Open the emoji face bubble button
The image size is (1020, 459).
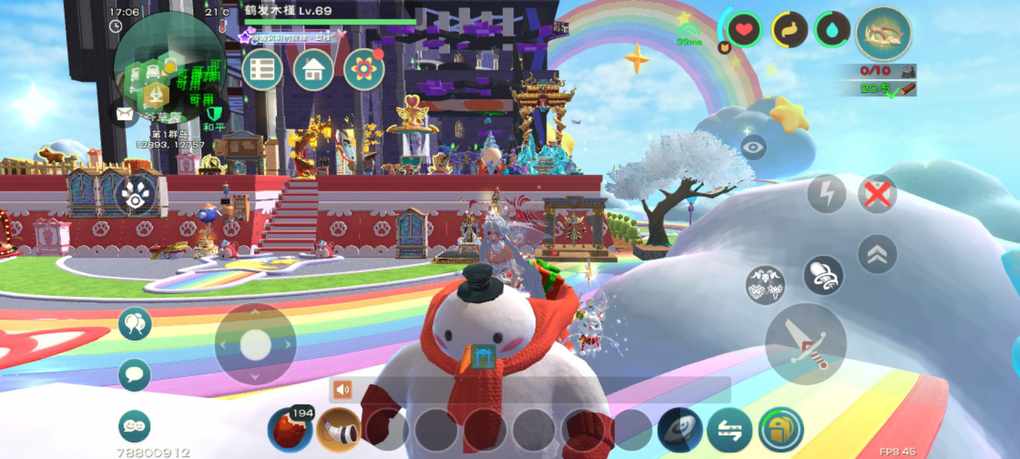click(134, 426)
